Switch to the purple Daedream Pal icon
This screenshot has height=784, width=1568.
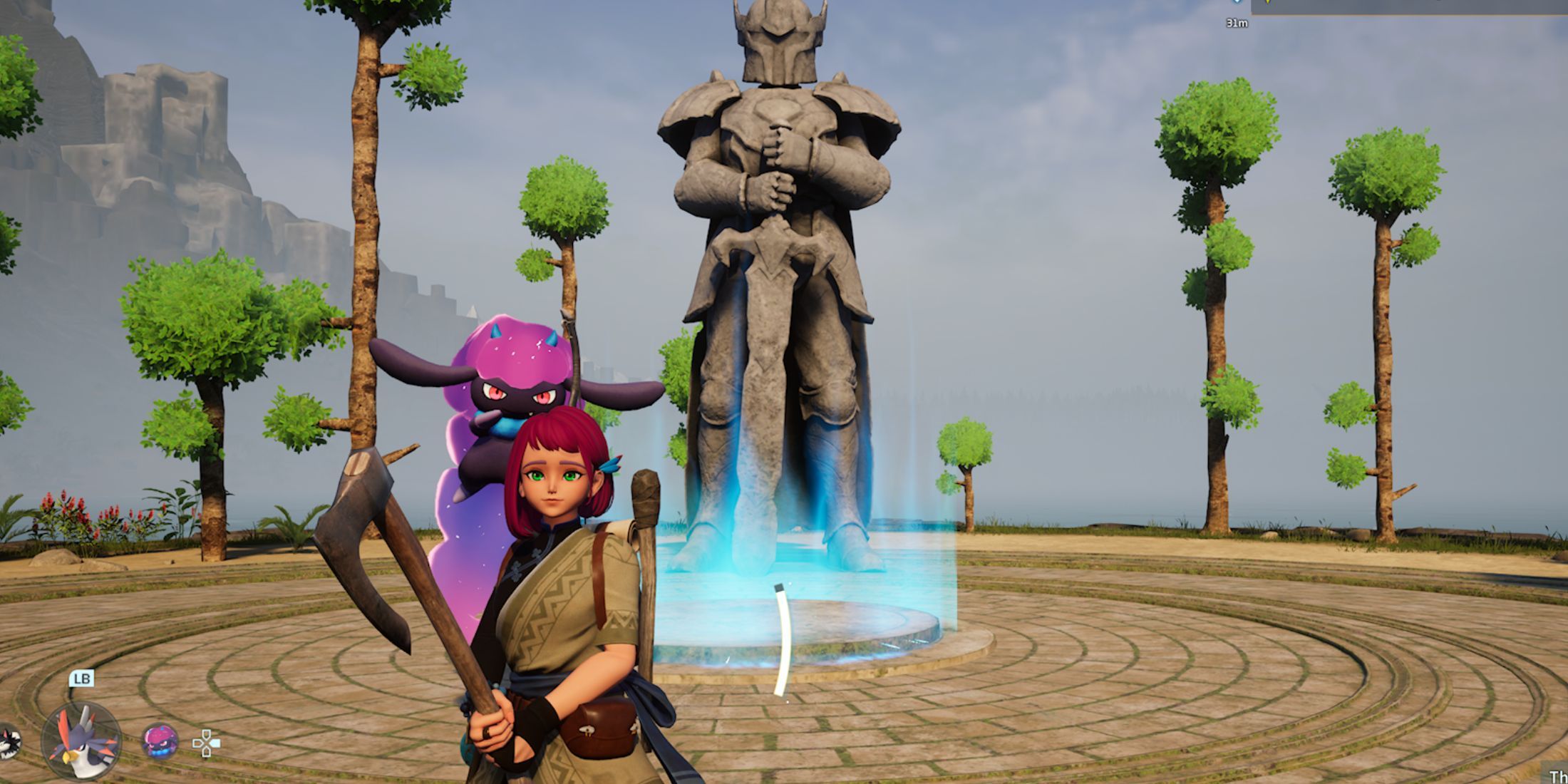coord(160,741)
